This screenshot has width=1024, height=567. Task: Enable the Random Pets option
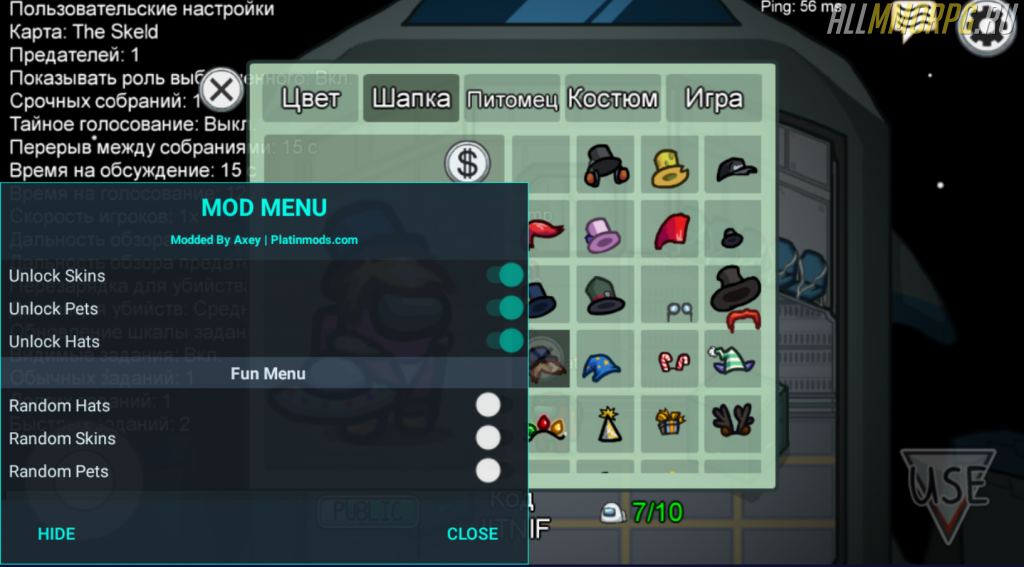[x=488, y=471]
